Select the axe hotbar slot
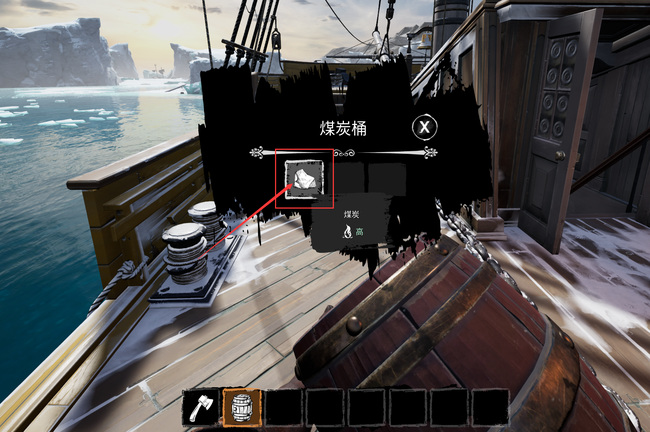 tap(200, 408)
